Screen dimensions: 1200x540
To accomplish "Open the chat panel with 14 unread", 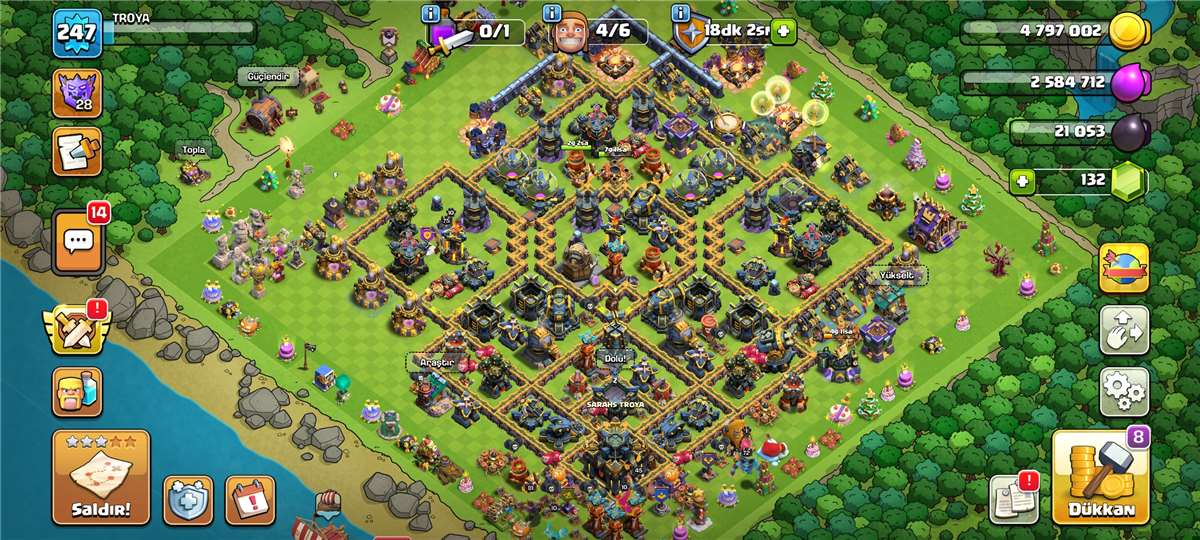I will [x=78, y=241].
